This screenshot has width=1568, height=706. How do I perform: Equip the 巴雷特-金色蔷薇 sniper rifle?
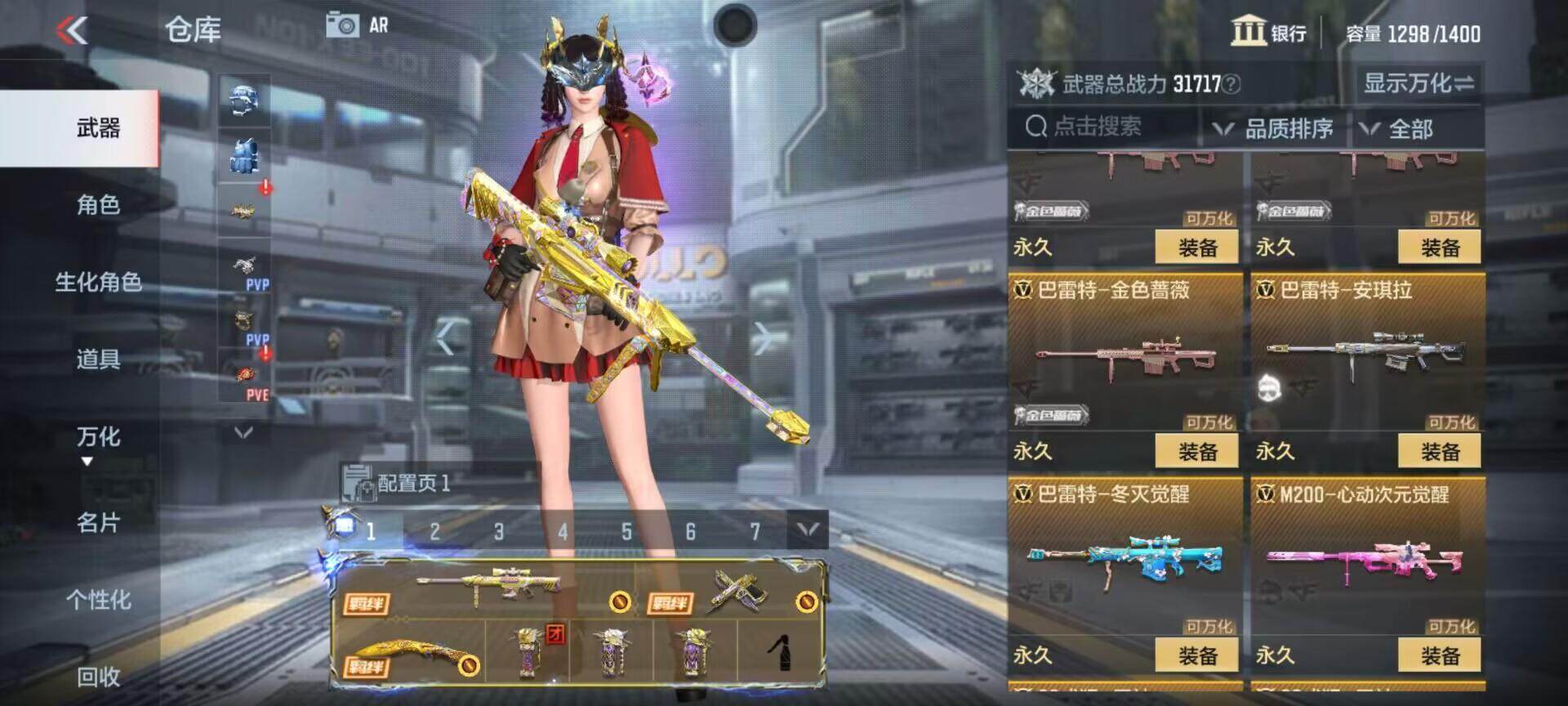tap(1197, 451)
